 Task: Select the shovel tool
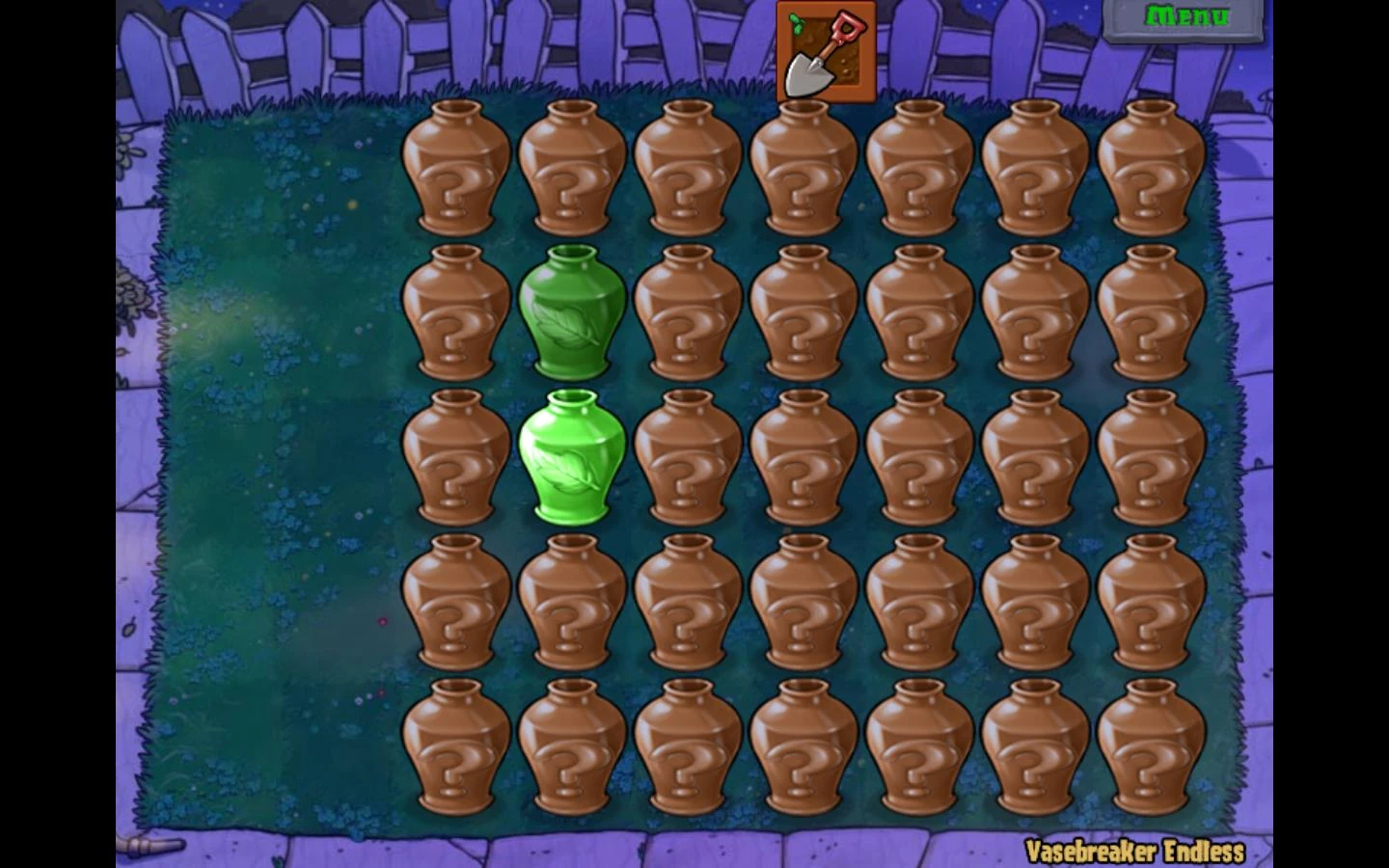coord(825,53)
